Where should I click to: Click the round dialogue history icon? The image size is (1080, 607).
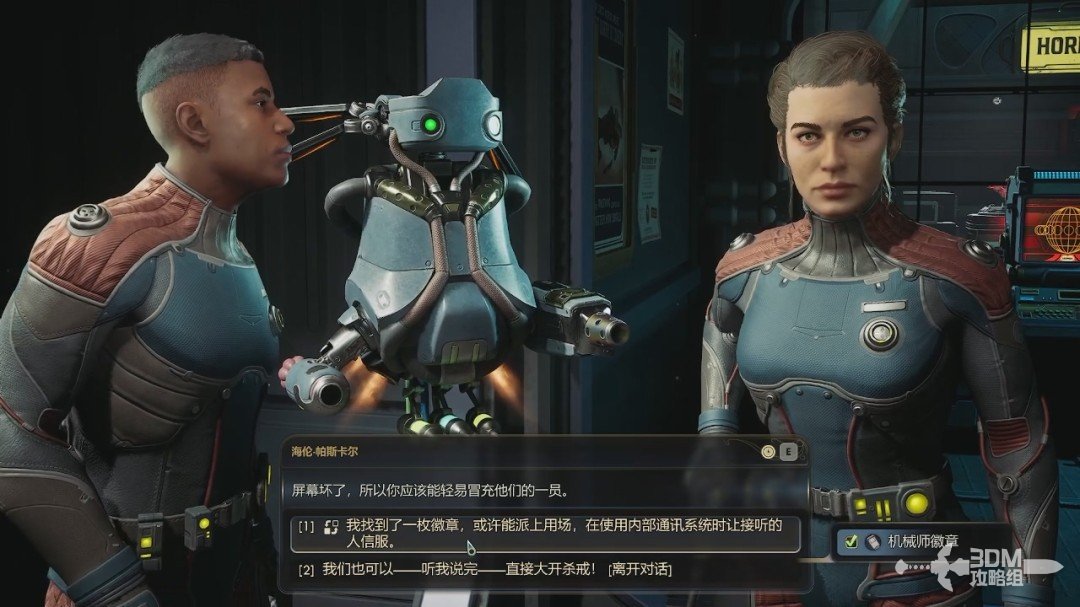[x=768, y=451]
